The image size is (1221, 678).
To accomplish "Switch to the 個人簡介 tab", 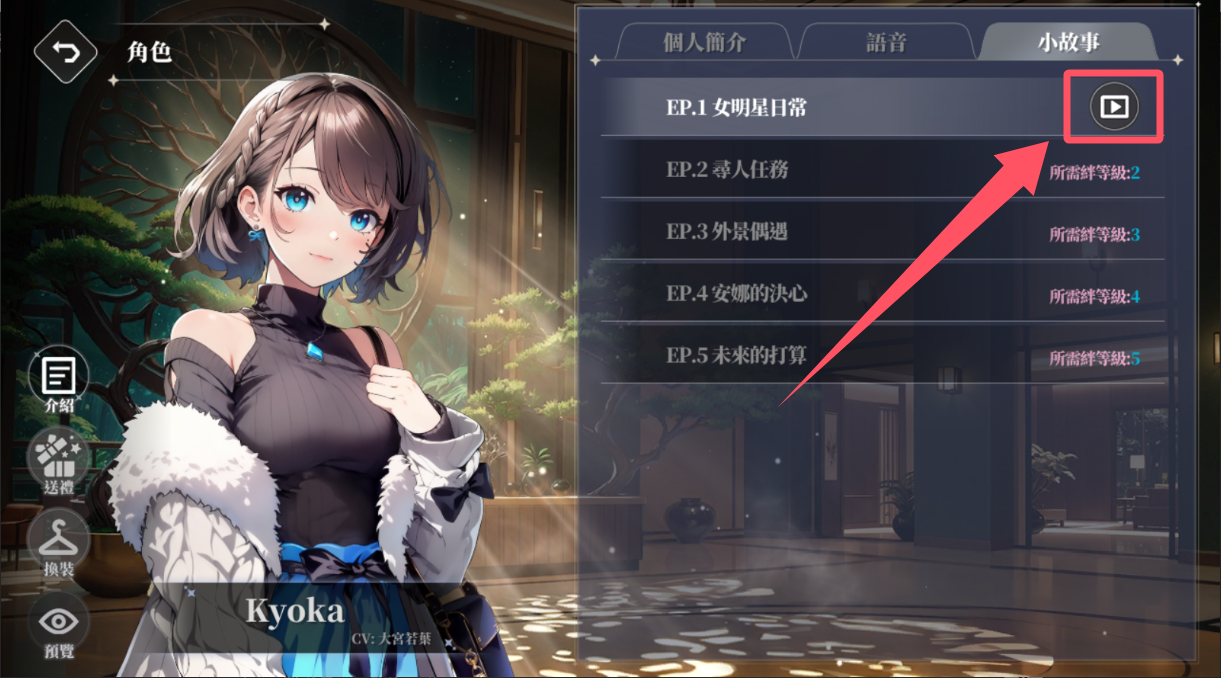I will pyautogui.click(x=704, y=43).
